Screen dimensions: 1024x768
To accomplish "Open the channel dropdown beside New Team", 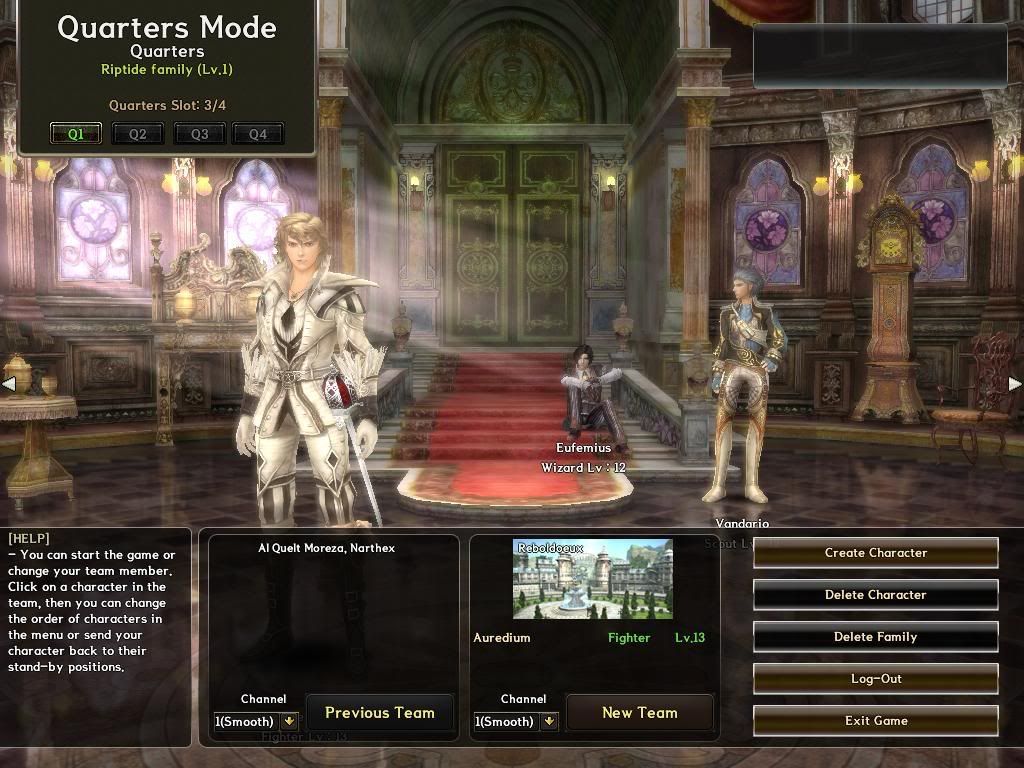I will (549, 721).
